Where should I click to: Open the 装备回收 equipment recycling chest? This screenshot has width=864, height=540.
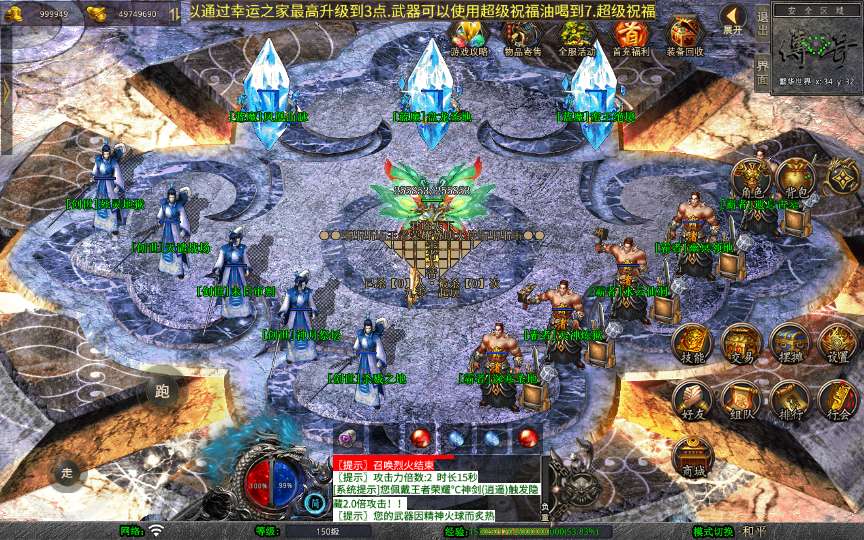pyautogui.click(x=685, y=37)
